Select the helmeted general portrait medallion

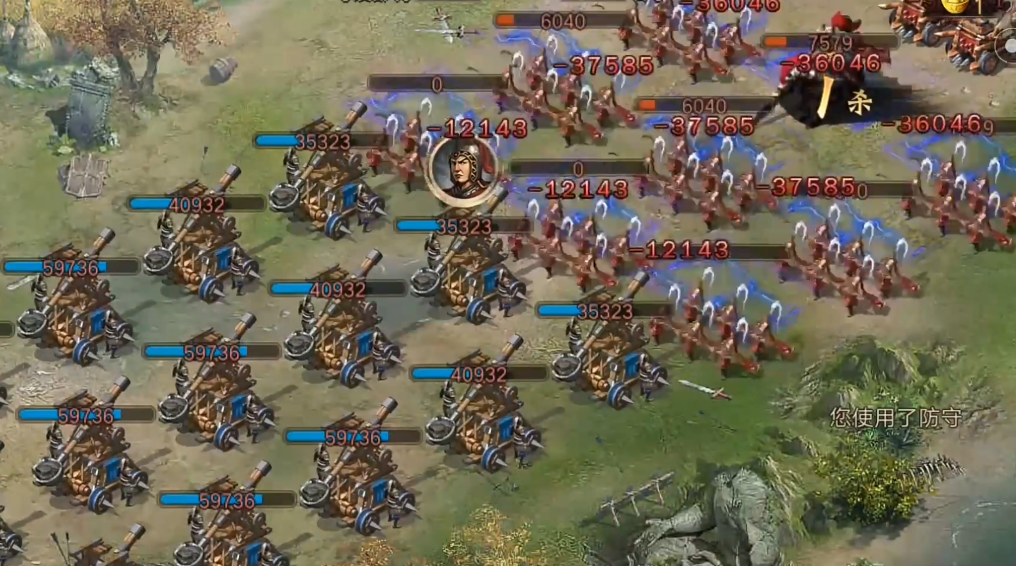click(x=461, y=171)
